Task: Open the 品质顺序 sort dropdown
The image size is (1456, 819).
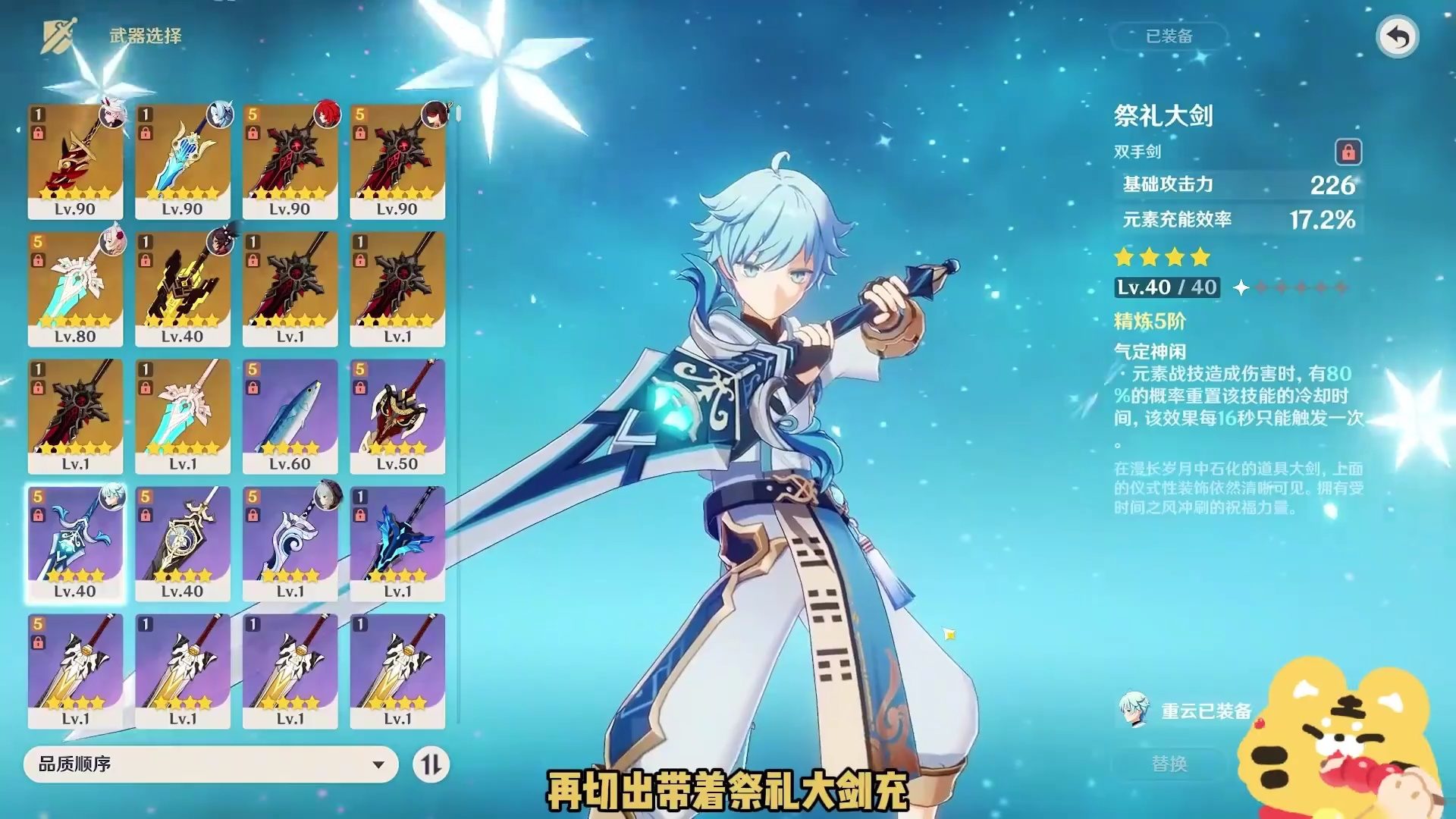Action: (x=210, y=764)
